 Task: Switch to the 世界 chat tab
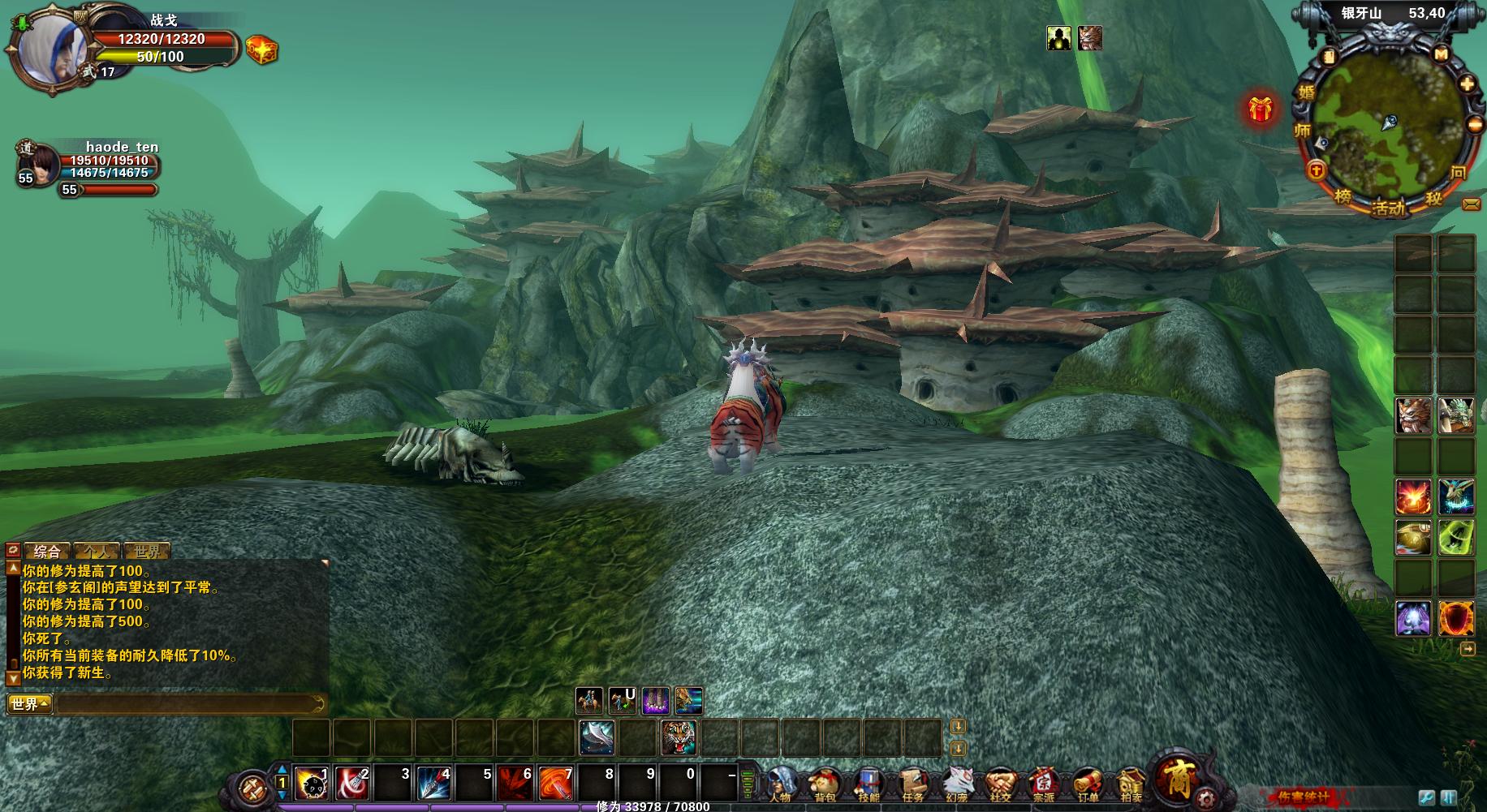pos(147,552)
